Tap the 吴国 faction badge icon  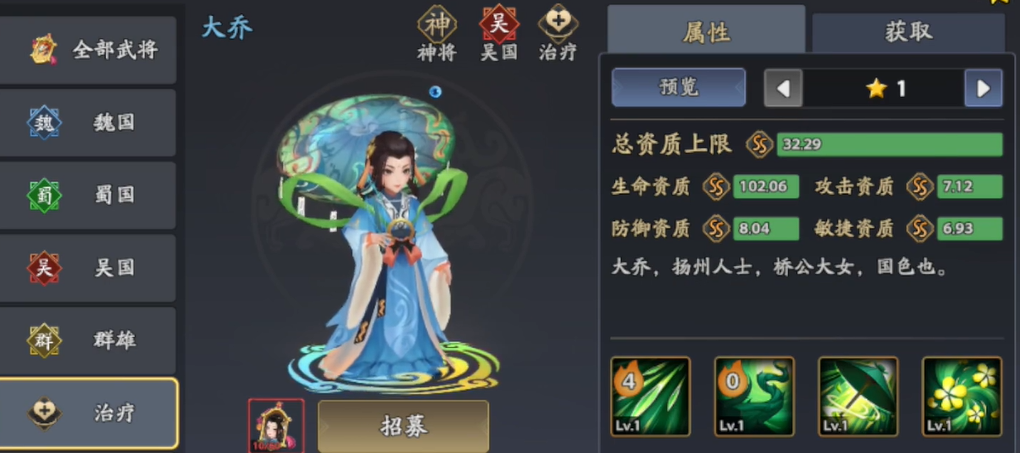[x=499, y=24]
